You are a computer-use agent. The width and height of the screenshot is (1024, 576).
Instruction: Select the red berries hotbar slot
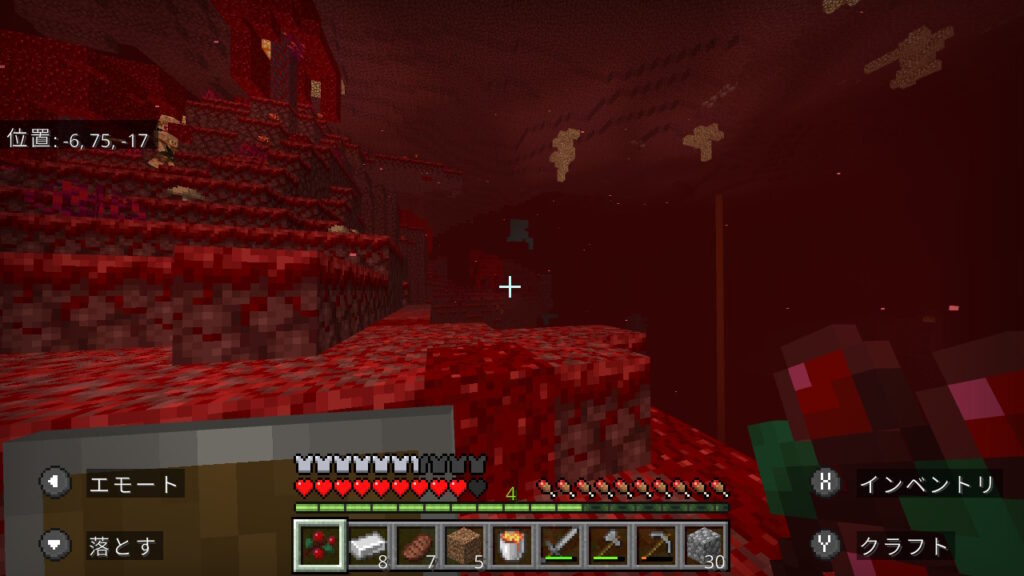tap(320, 545)
